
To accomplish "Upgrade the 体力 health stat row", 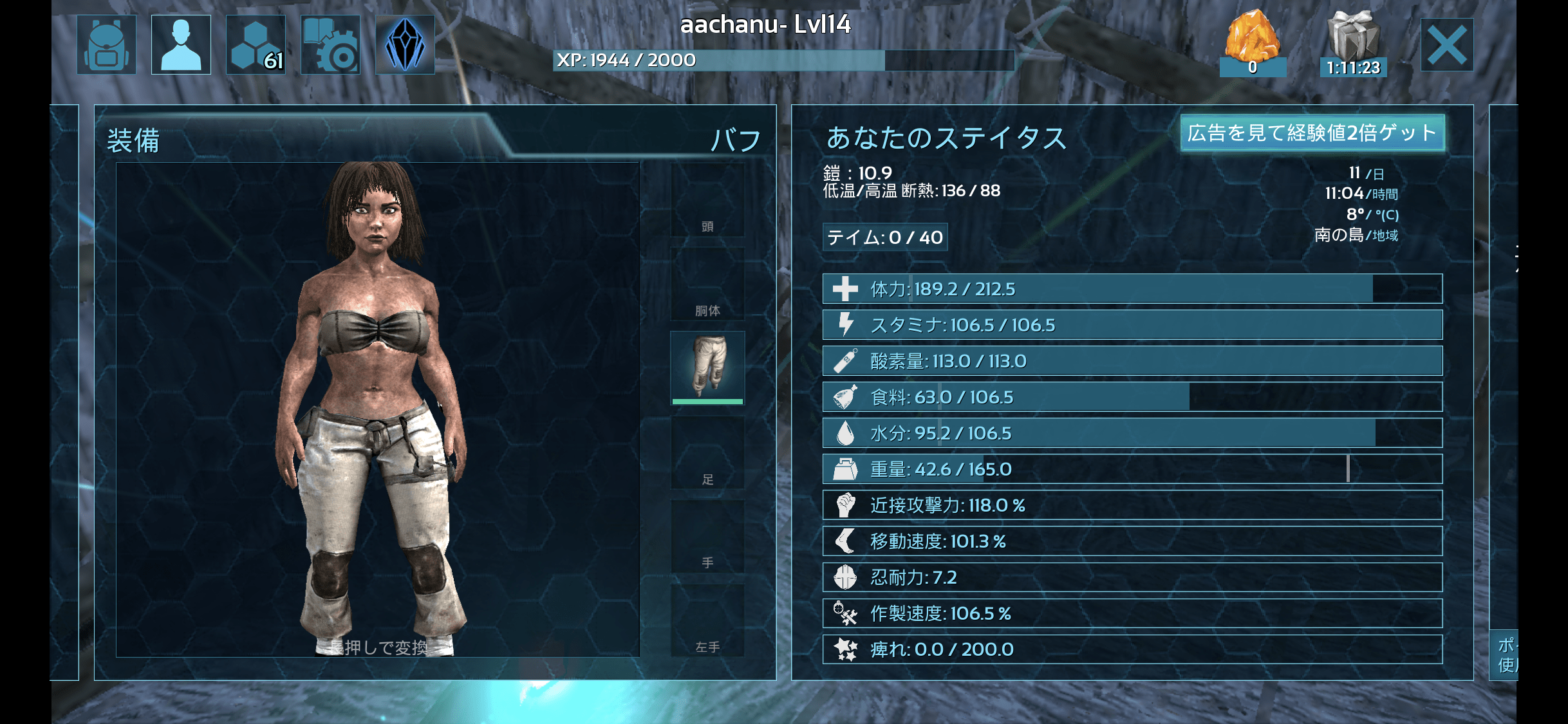I will (x=1132, y=289).
